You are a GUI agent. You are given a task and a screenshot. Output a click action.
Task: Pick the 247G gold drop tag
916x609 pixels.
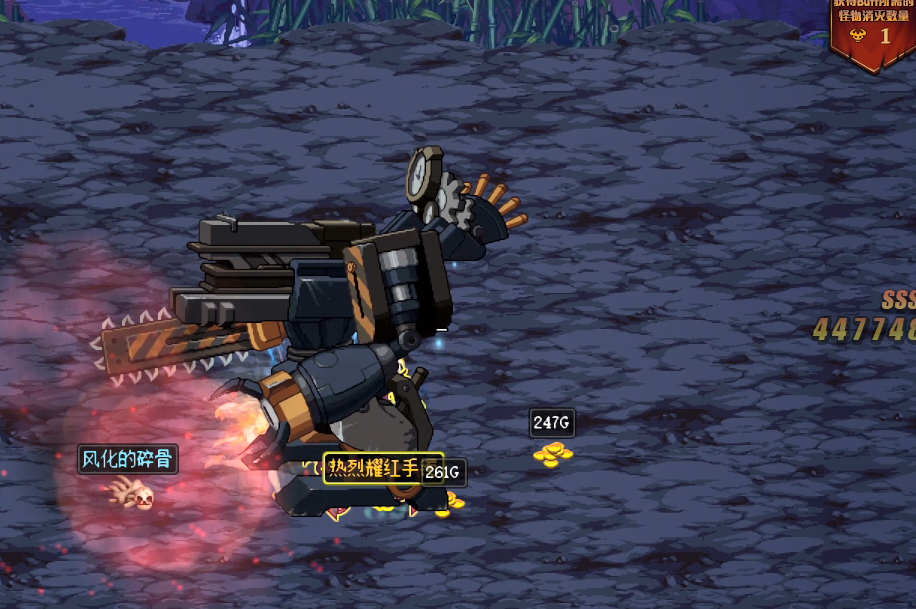tap(552, 423)
